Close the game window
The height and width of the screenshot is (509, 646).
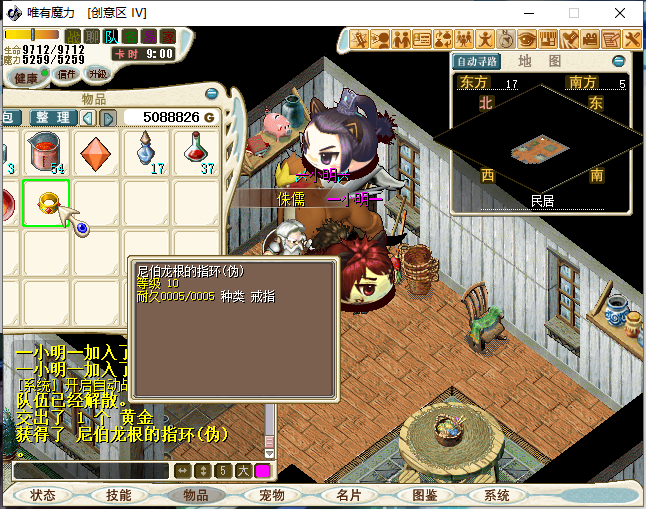622,13
